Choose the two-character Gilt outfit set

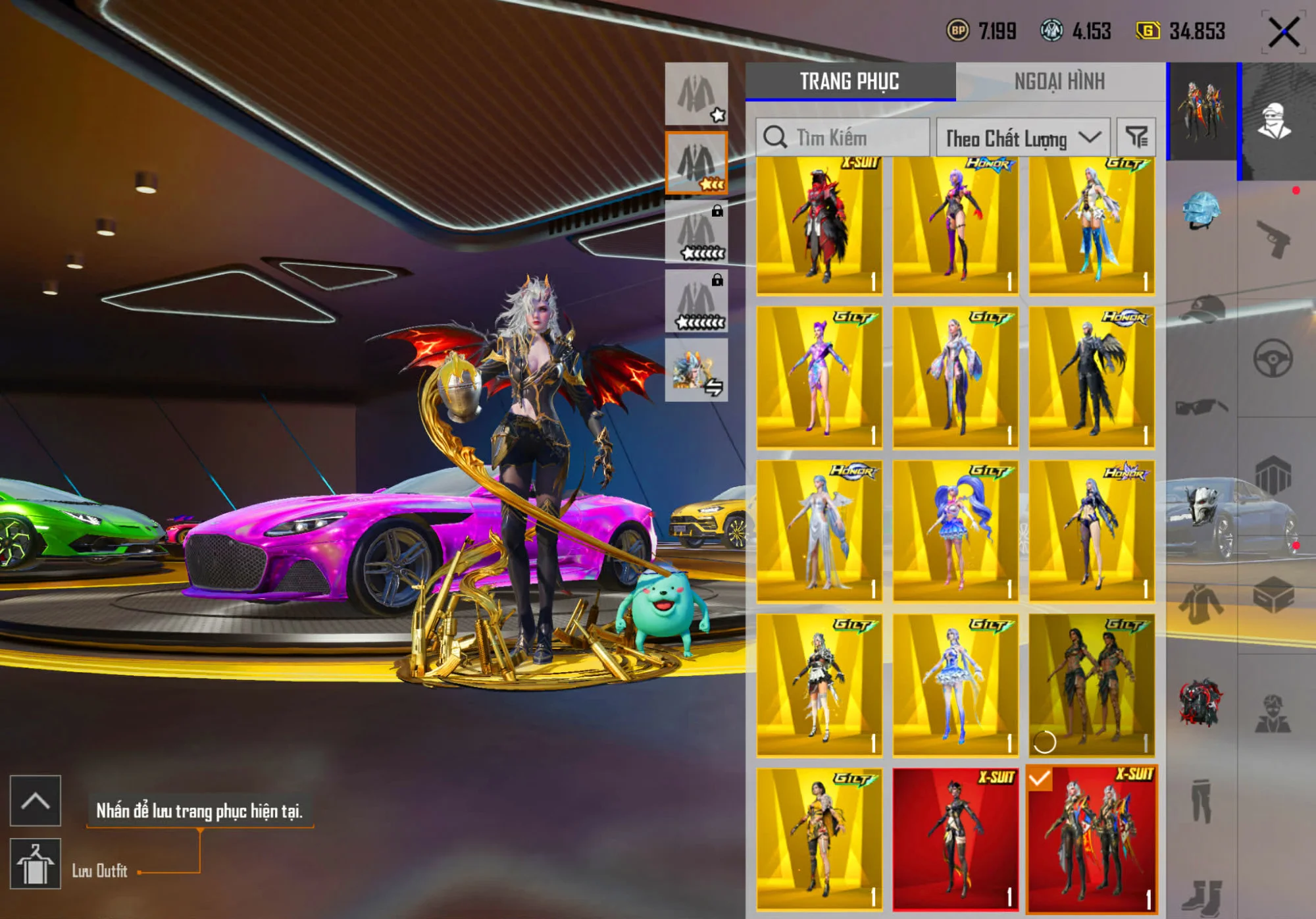click(1092, 685)
